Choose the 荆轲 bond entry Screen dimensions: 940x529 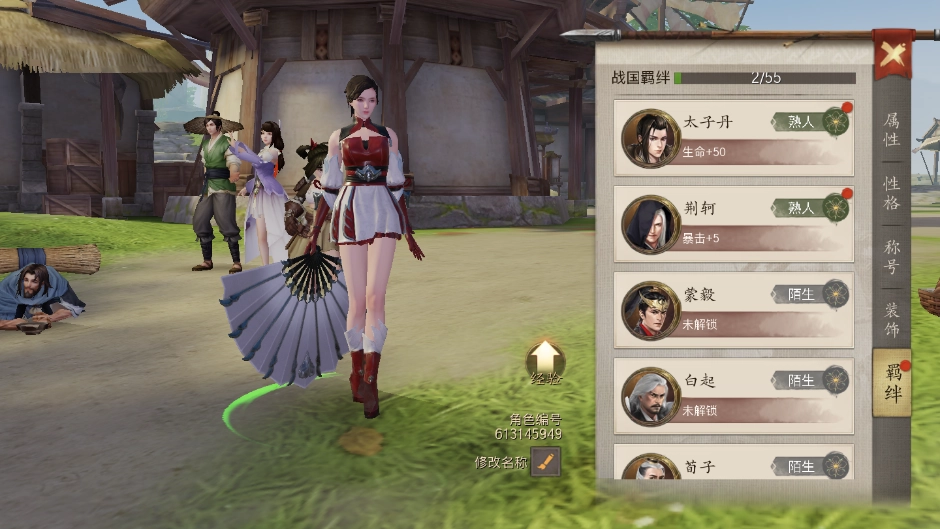coord(733,223)
